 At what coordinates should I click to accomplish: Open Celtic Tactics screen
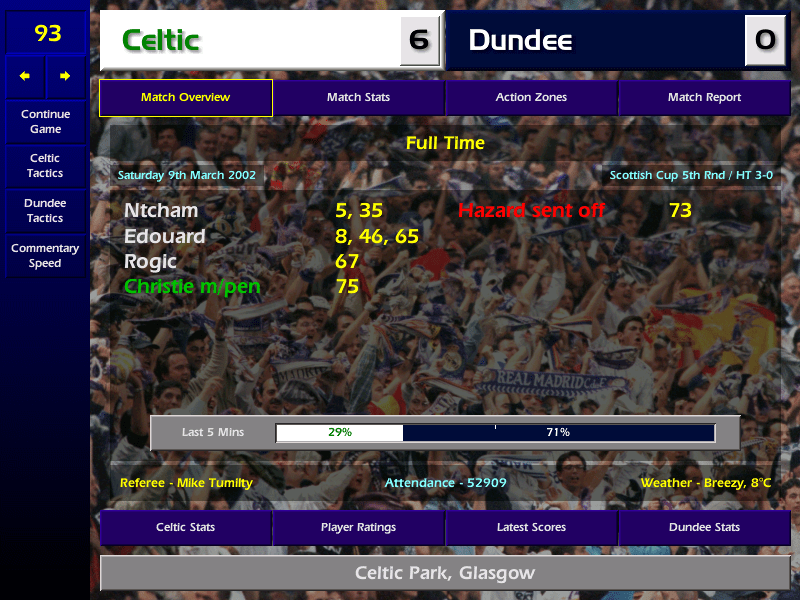click(45, 166)
